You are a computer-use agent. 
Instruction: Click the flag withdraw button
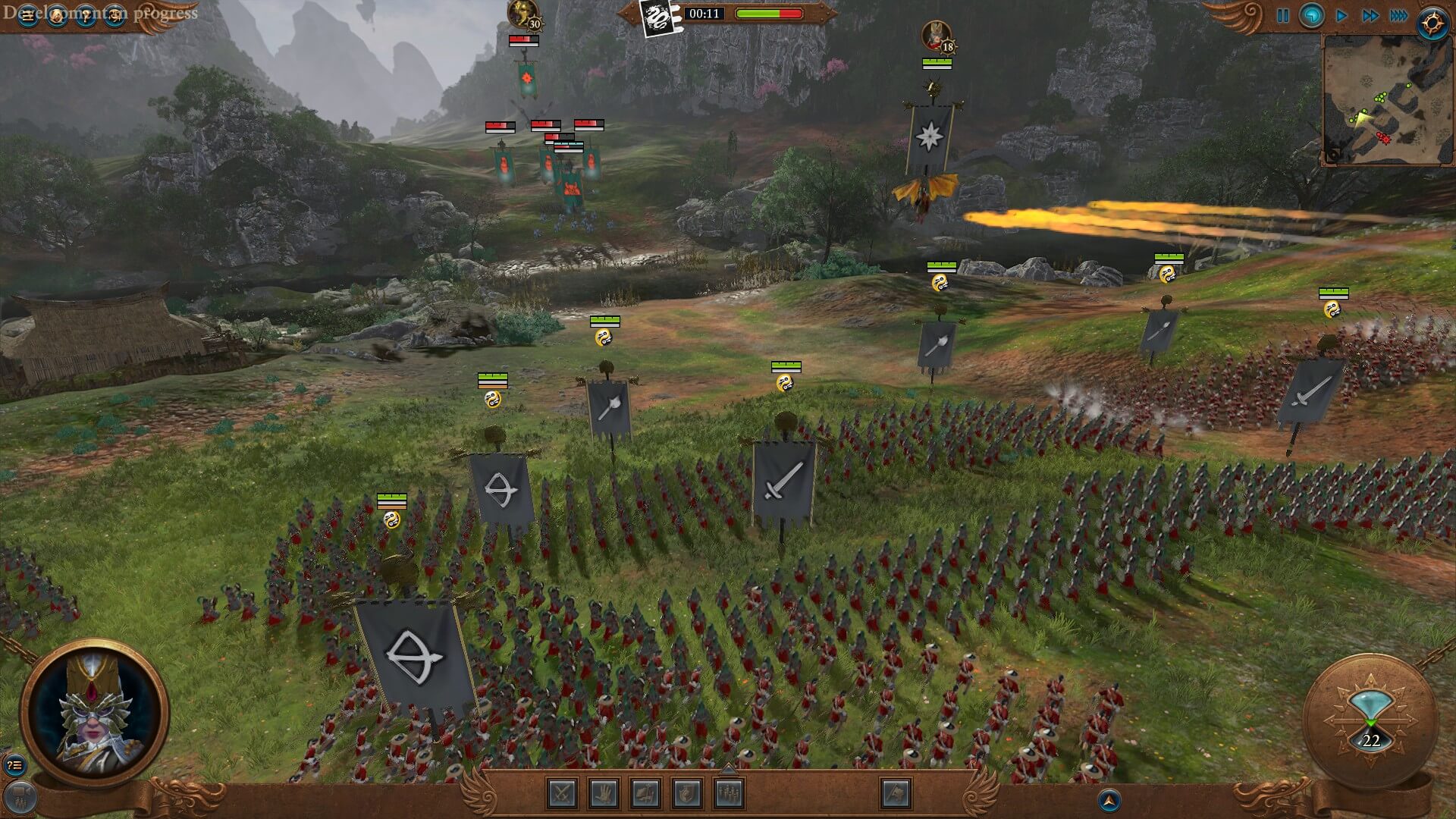[896, 794]
